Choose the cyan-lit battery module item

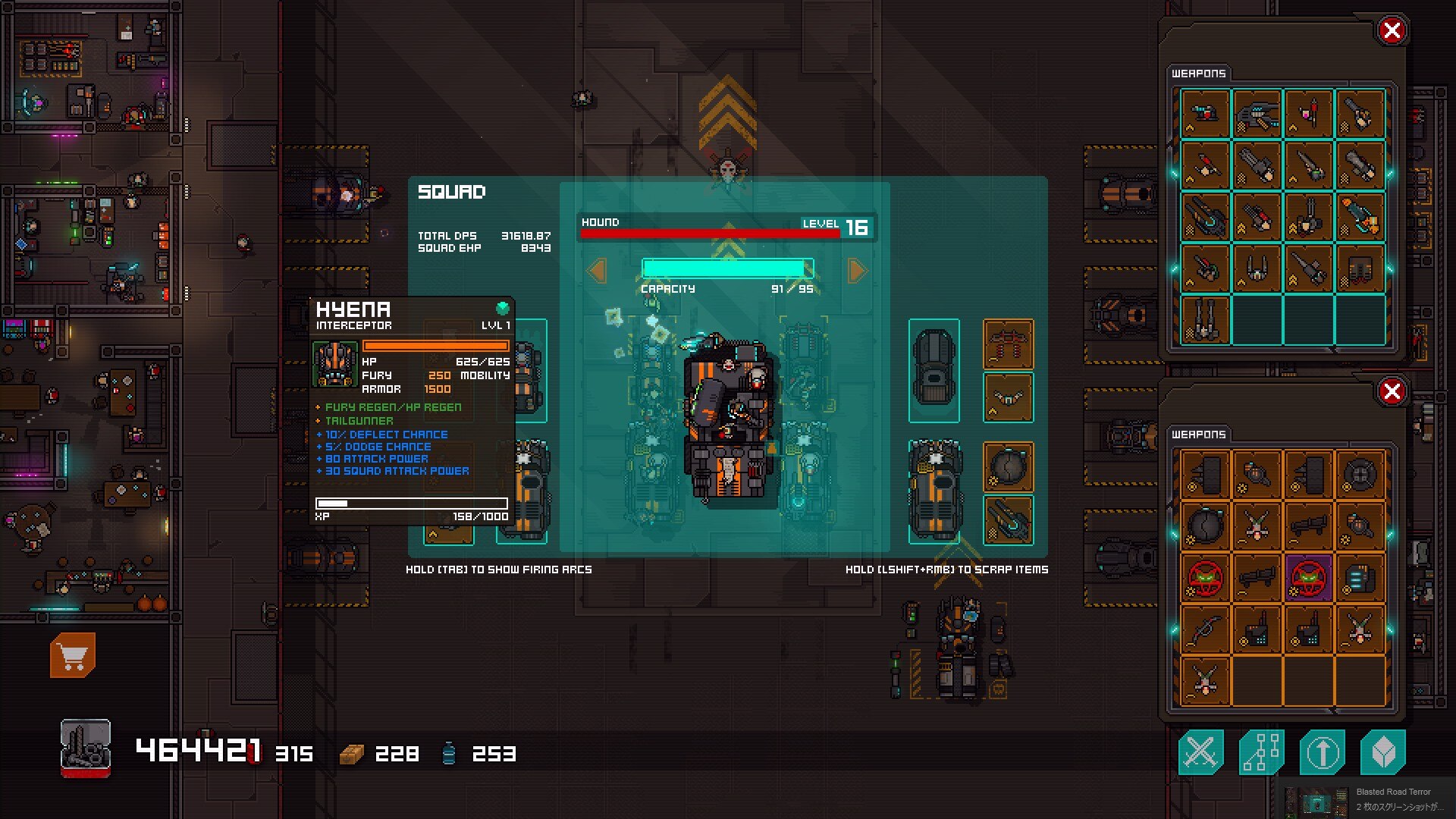pos(1360,578)
